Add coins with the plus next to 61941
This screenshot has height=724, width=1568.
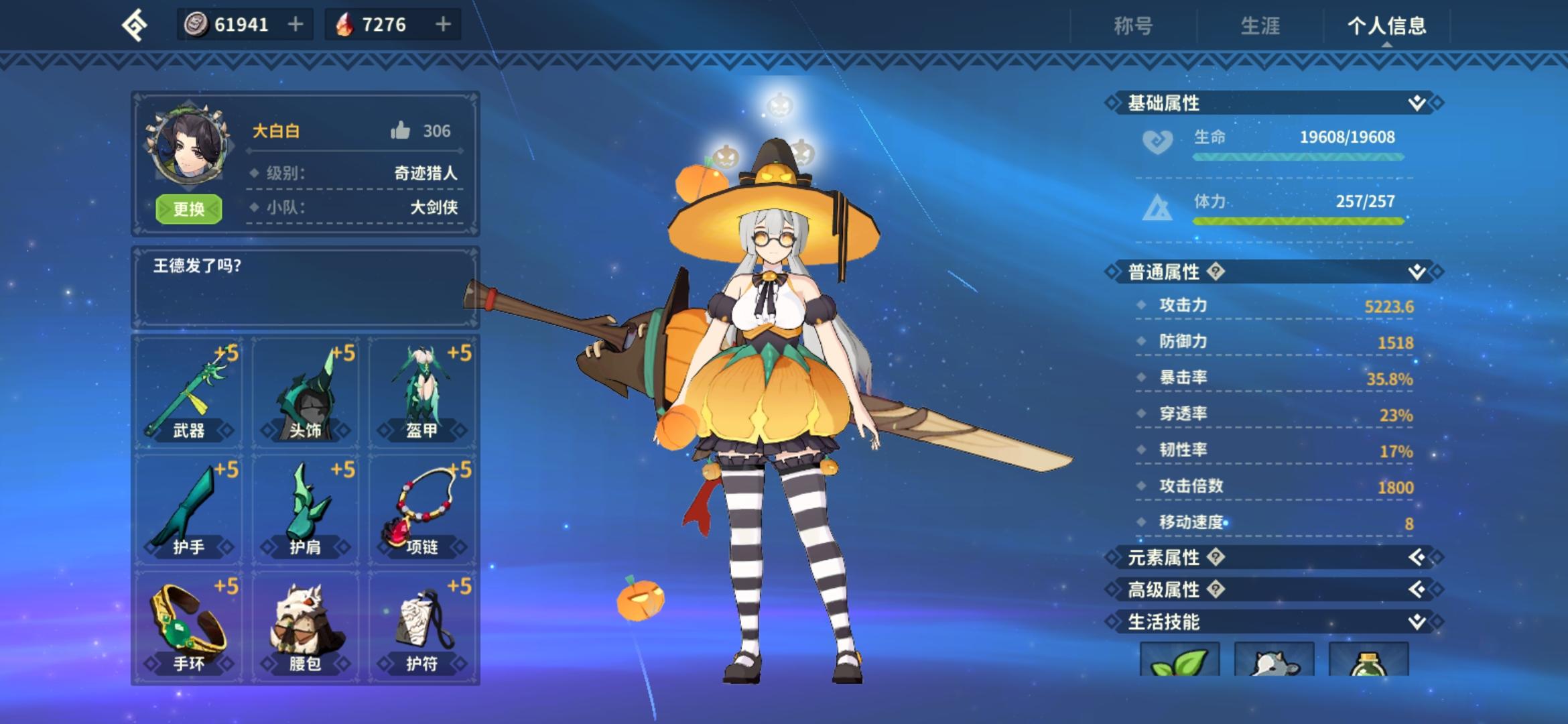click(x=295, y=25)
